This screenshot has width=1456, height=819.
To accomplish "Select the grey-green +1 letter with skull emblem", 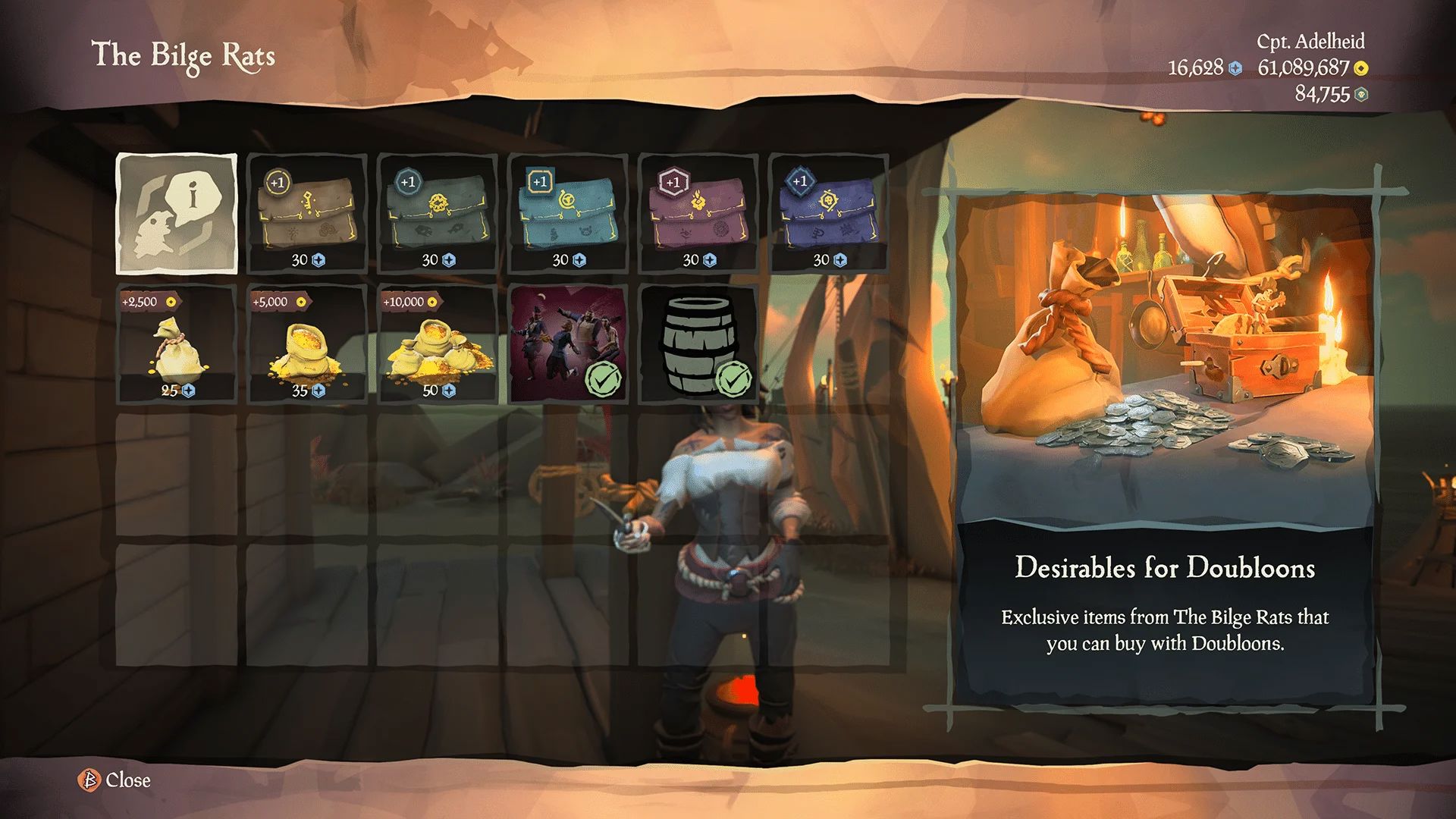I will (438, 214).
